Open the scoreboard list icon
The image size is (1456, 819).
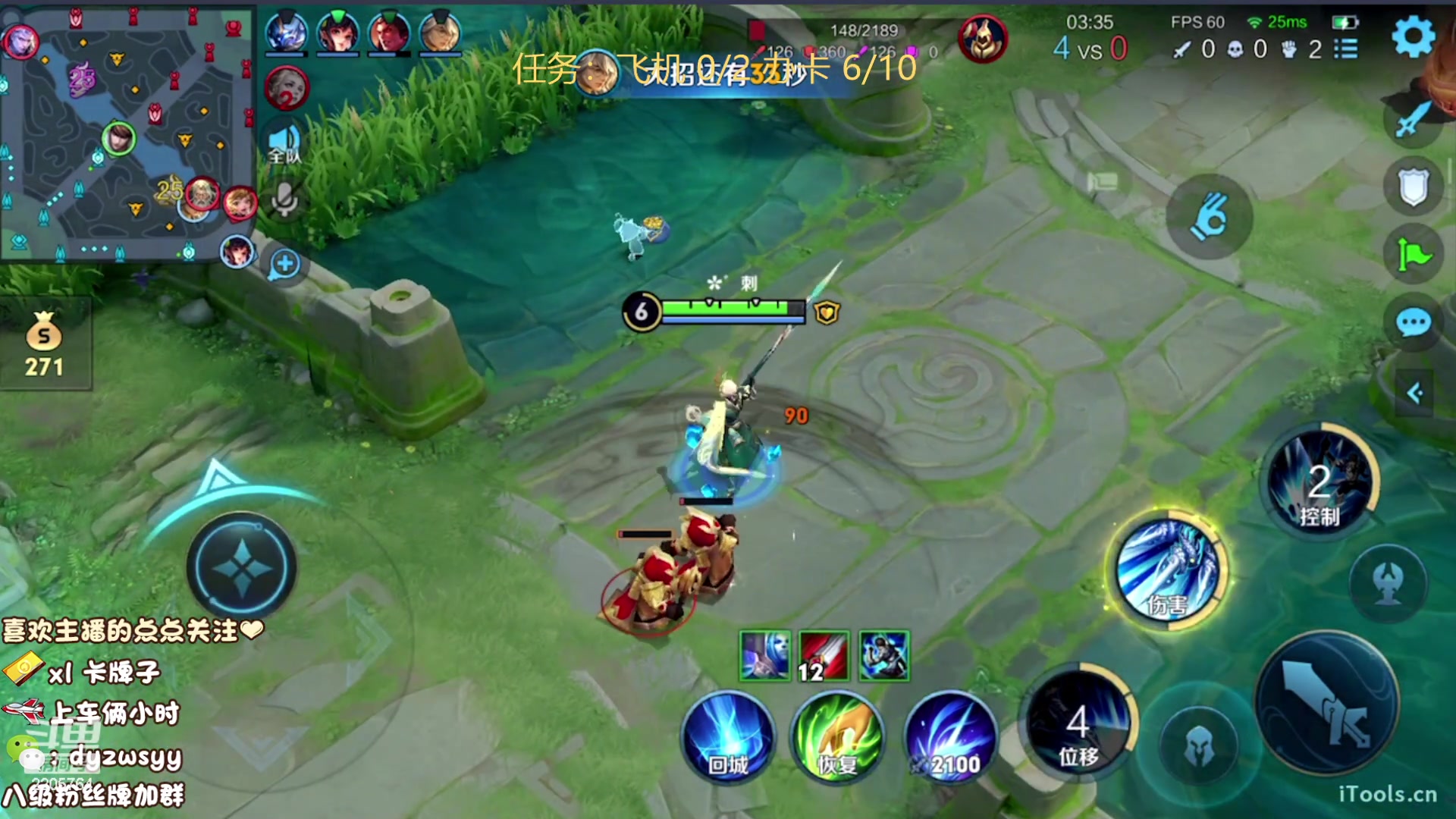(1346, 49)
